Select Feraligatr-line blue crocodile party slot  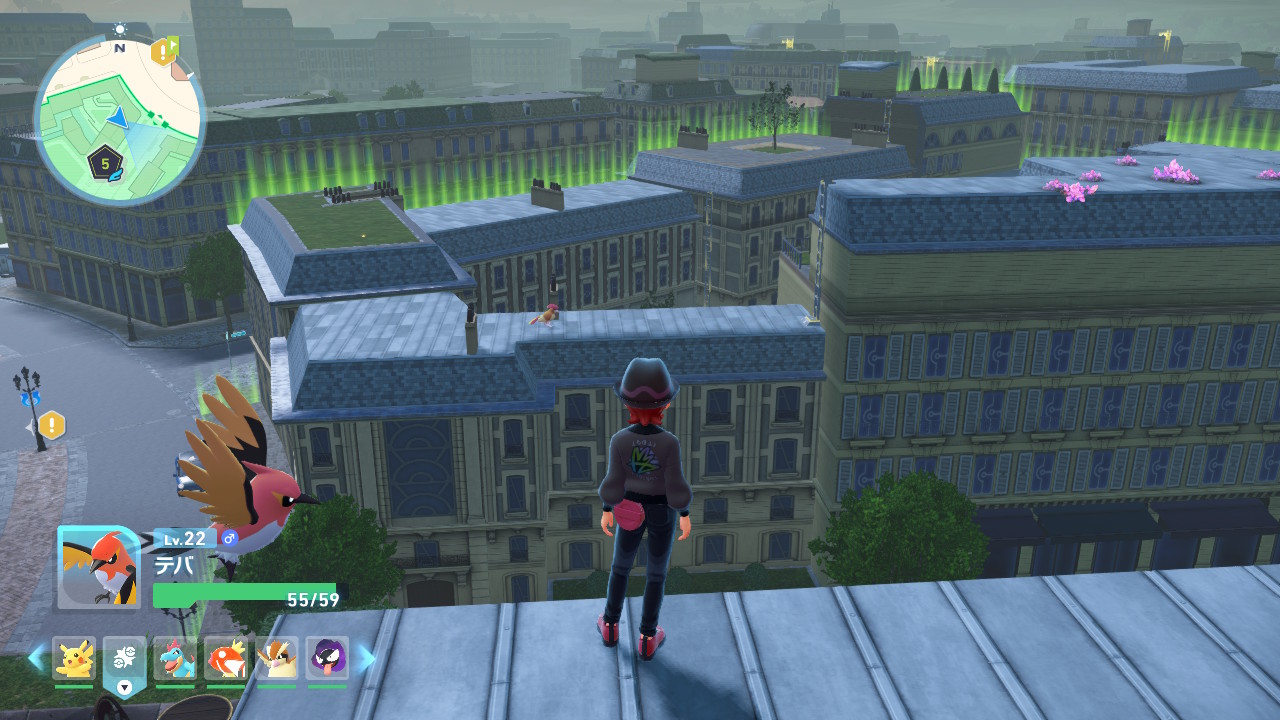click(x=175, y=658)
